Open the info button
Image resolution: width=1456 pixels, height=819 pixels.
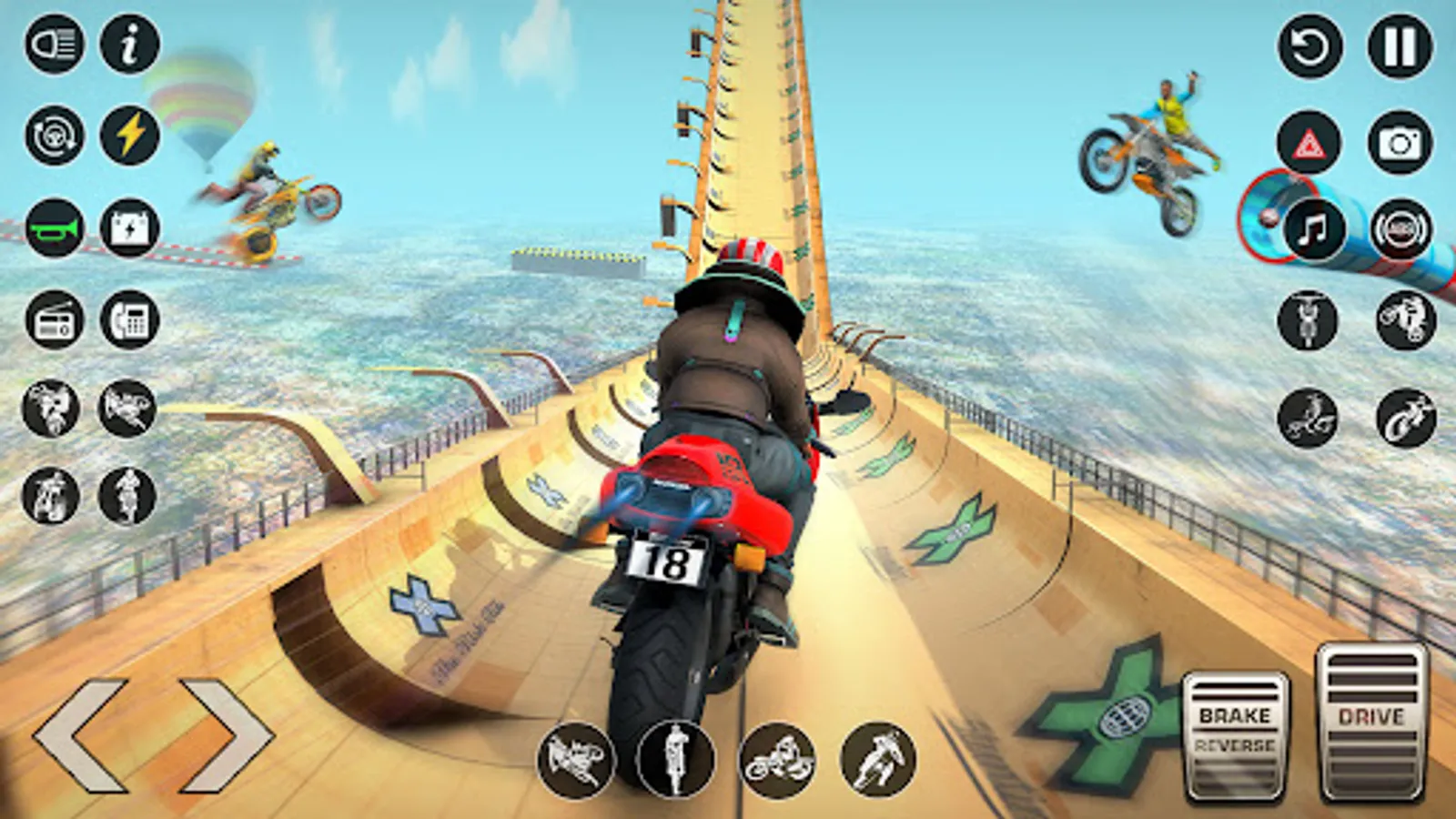[129, 44]
